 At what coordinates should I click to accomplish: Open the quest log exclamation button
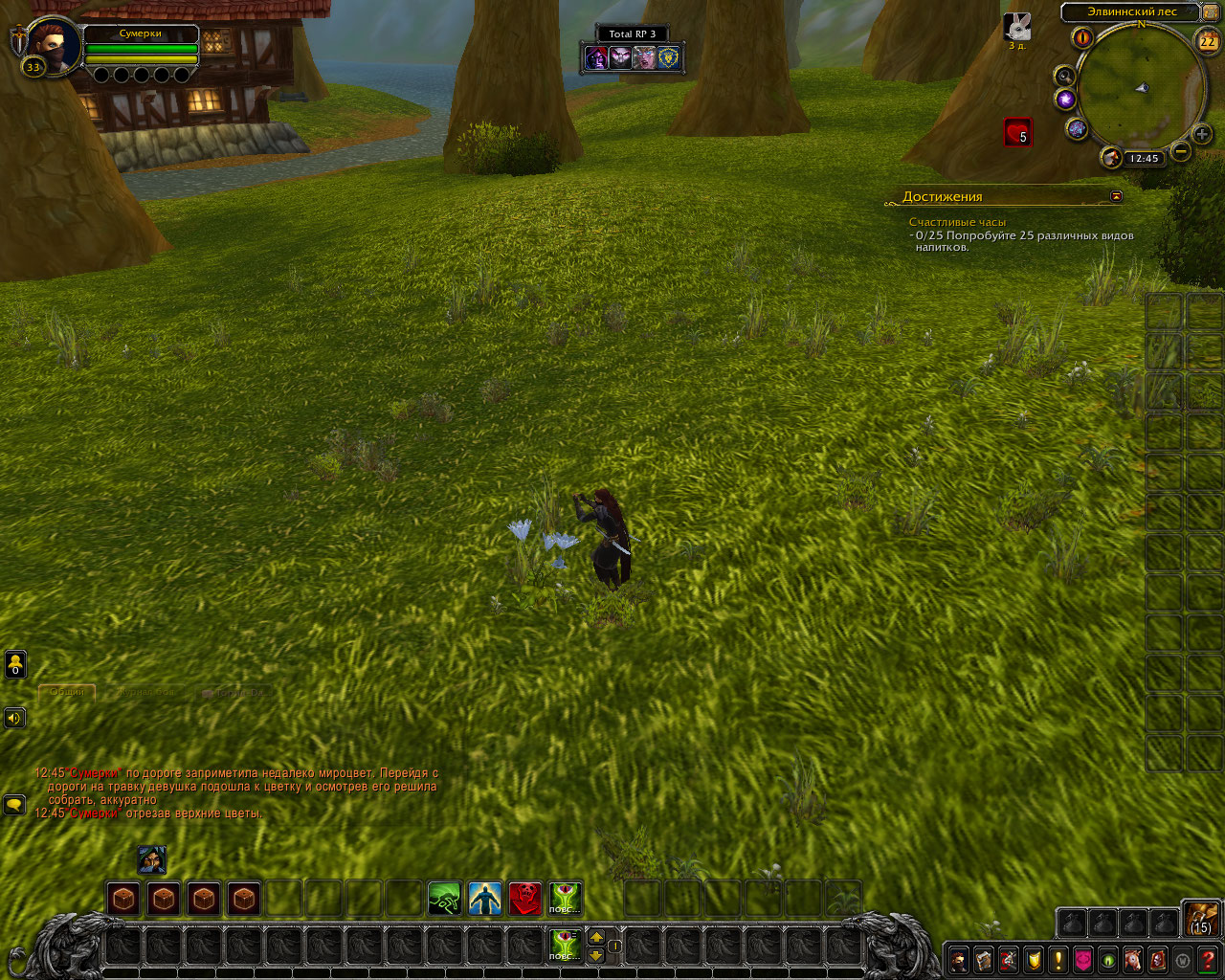click(x=1058, y=959)
